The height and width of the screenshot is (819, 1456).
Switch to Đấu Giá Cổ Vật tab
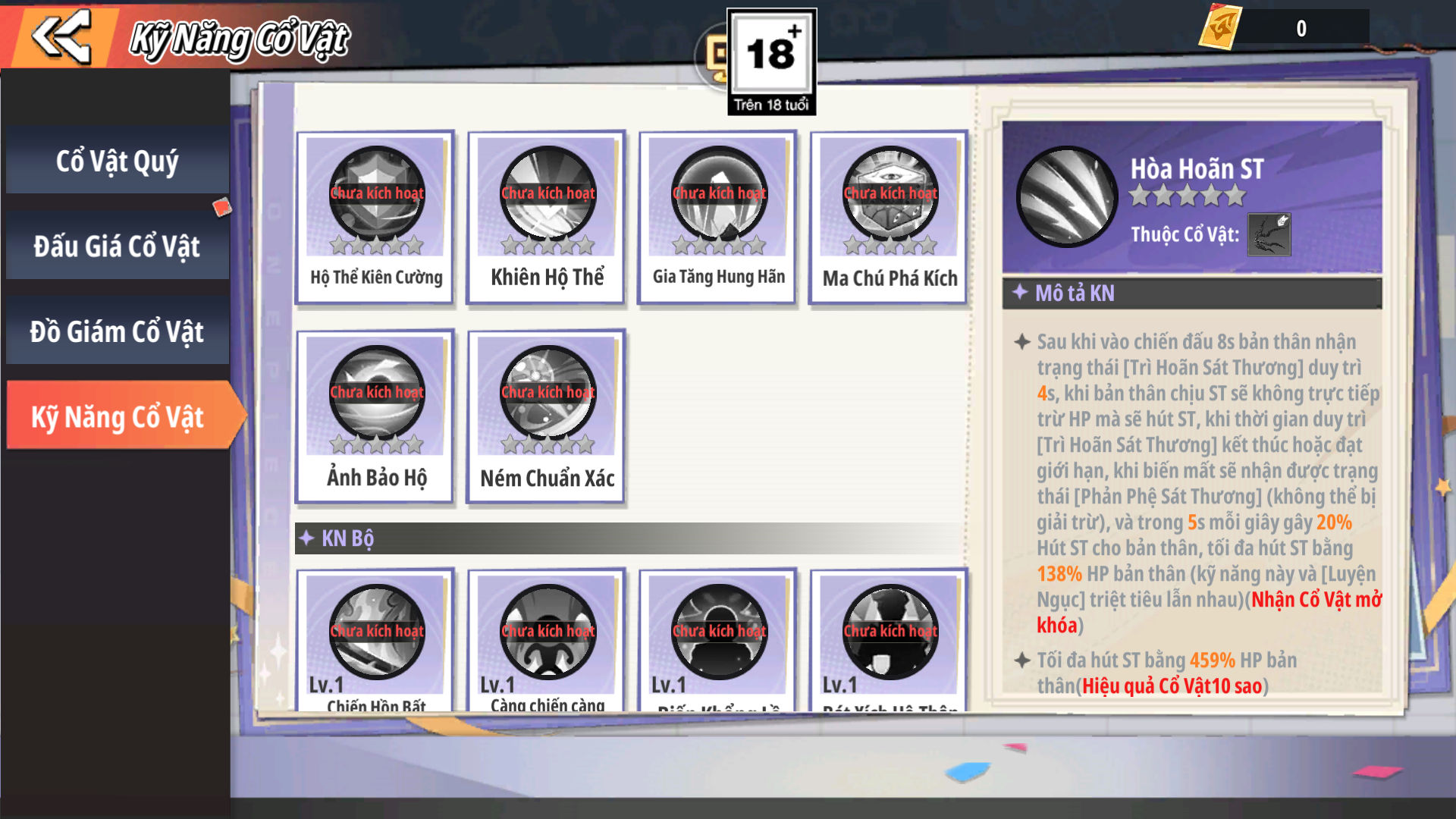coord(118,246)
